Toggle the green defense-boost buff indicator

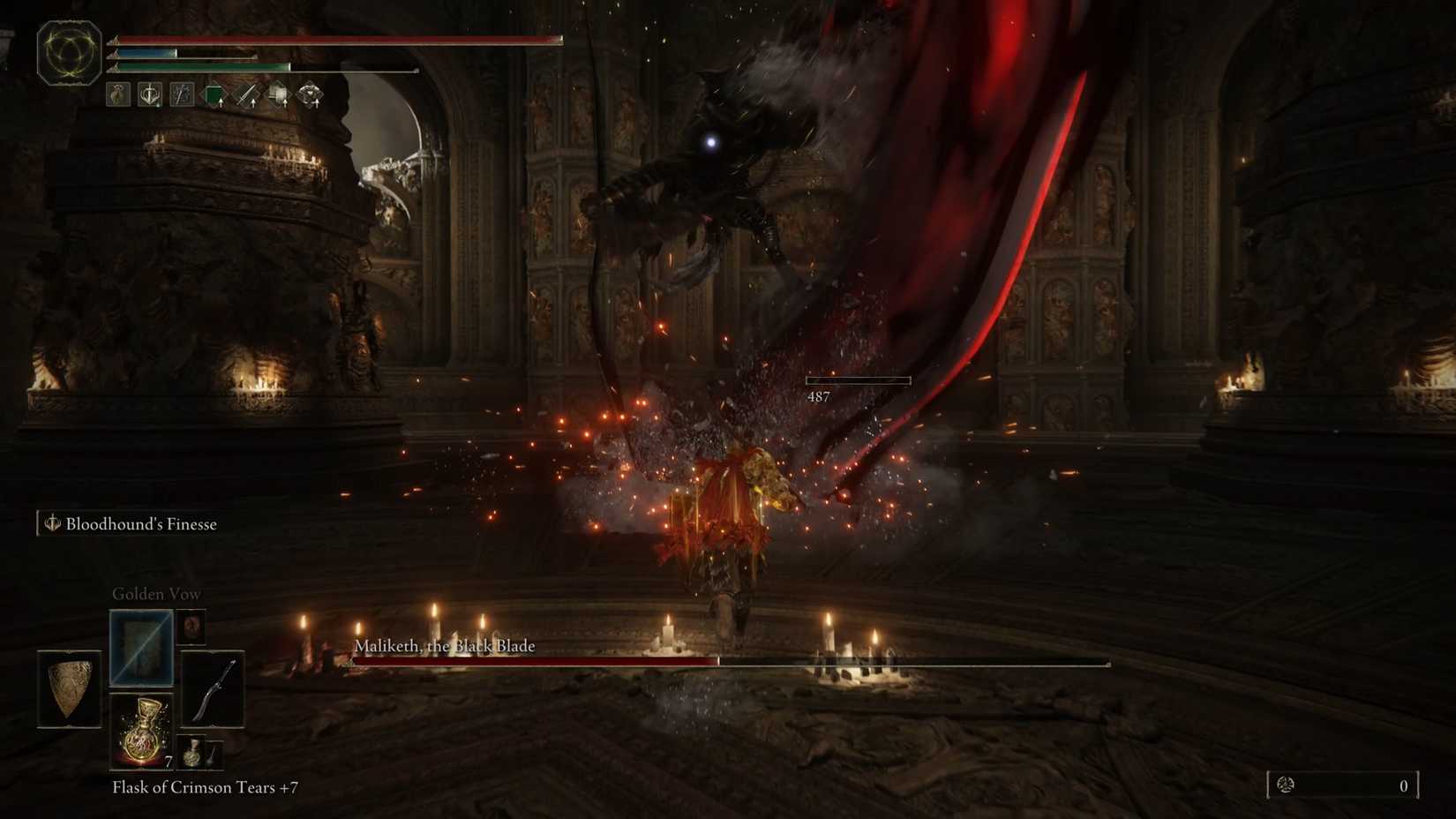(214, 94)
